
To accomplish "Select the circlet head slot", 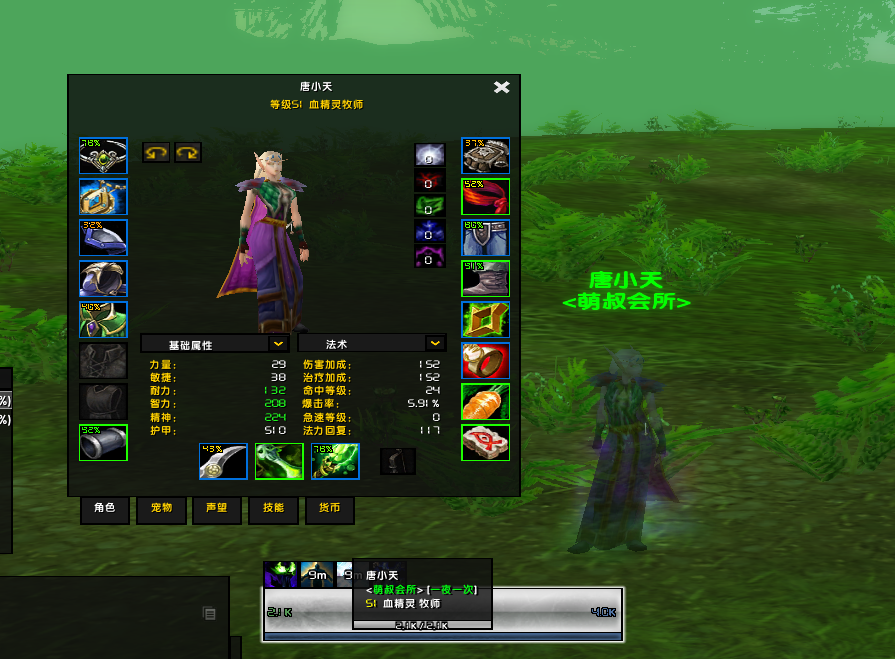I will (104, 156).
